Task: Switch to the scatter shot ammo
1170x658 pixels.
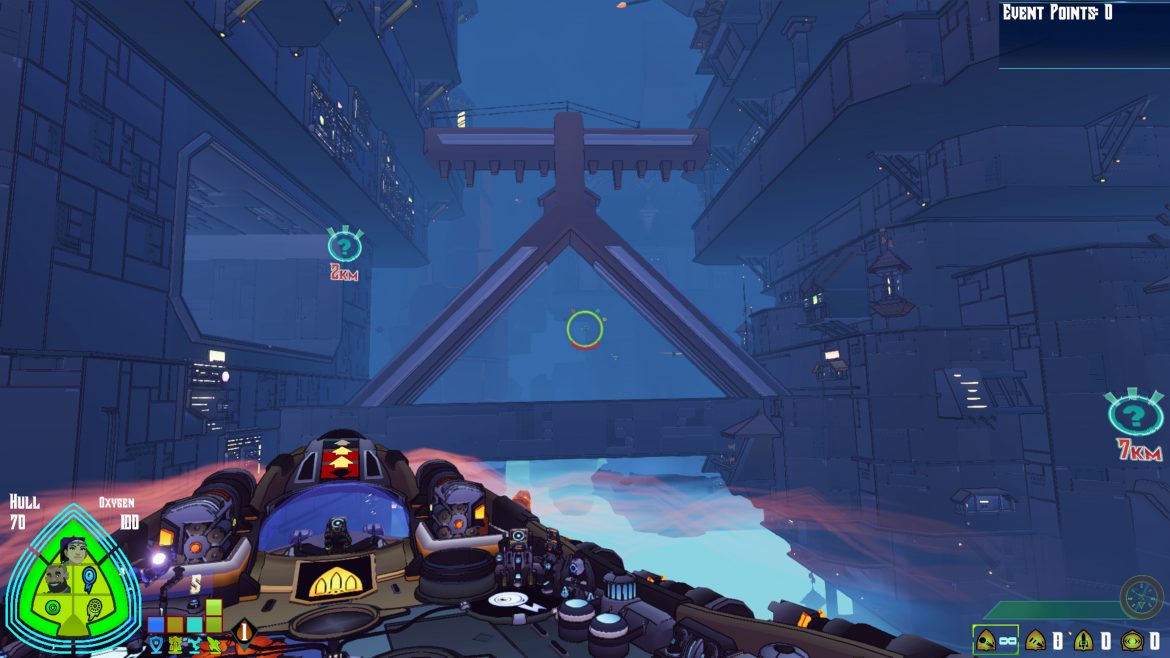Action: [1035, 640]
